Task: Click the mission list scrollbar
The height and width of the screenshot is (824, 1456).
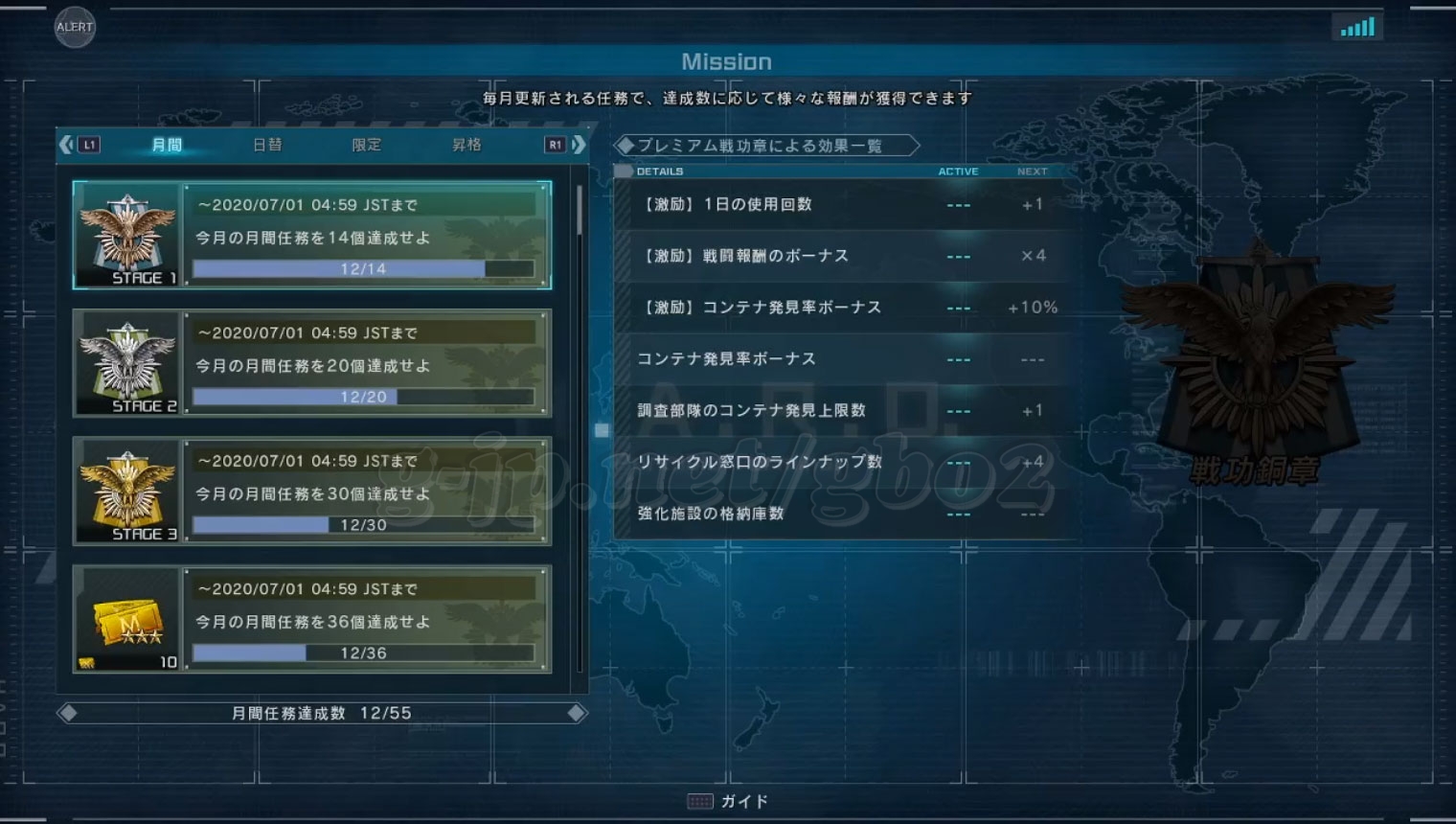Action: click(580, 211)
